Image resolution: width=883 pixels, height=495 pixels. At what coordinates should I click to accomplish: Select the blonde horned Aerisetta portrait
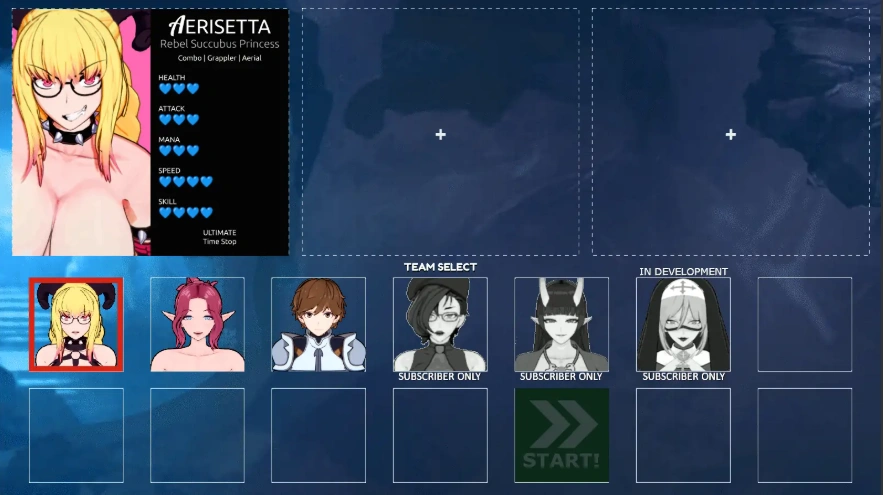pos(76,324)
